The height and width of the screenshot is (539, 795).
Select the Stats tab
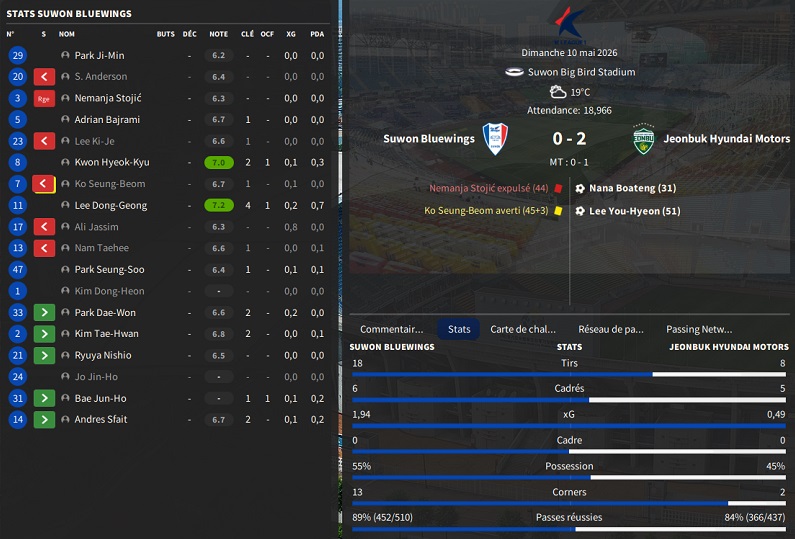coord(459,329)
